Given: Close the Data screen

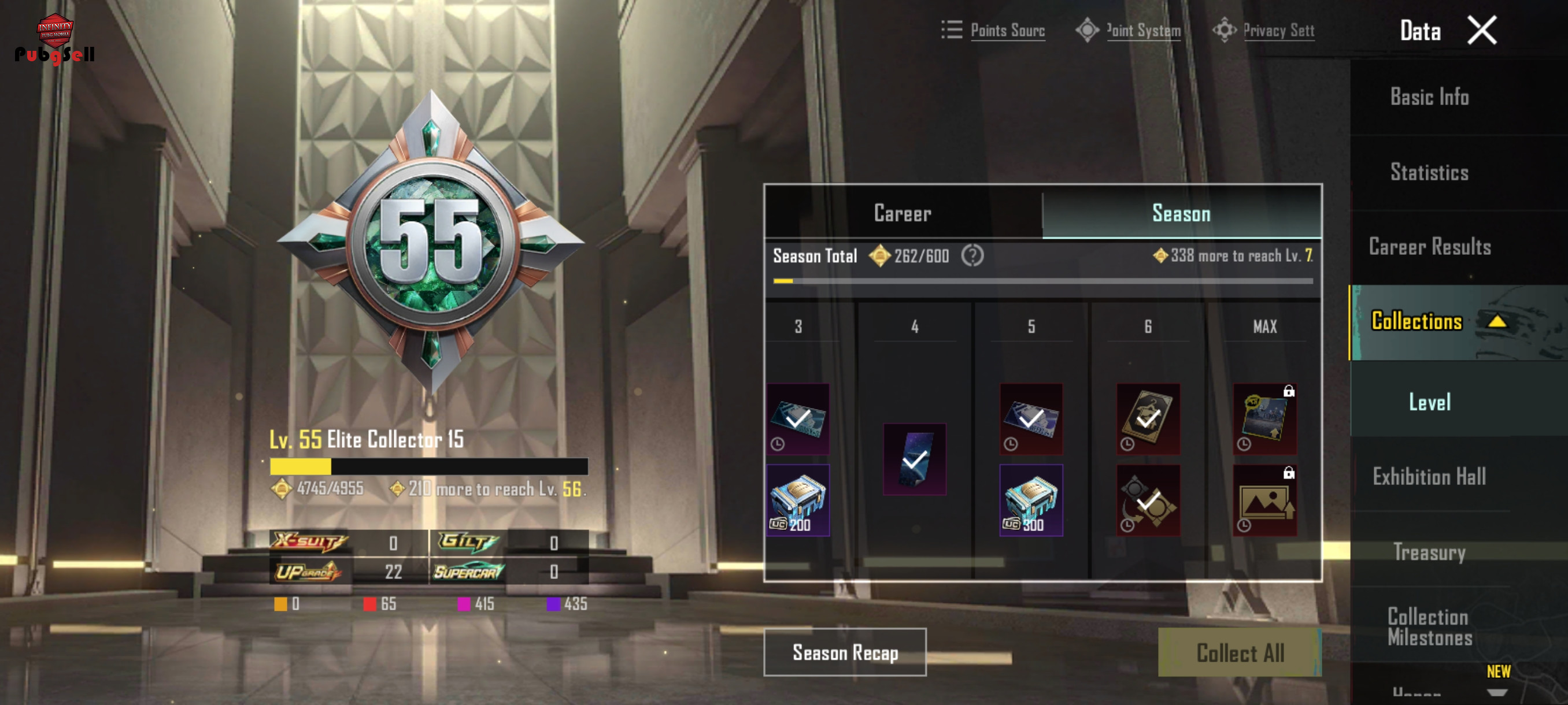Looking at the screenshot, I should click(x=1481, y=31).
